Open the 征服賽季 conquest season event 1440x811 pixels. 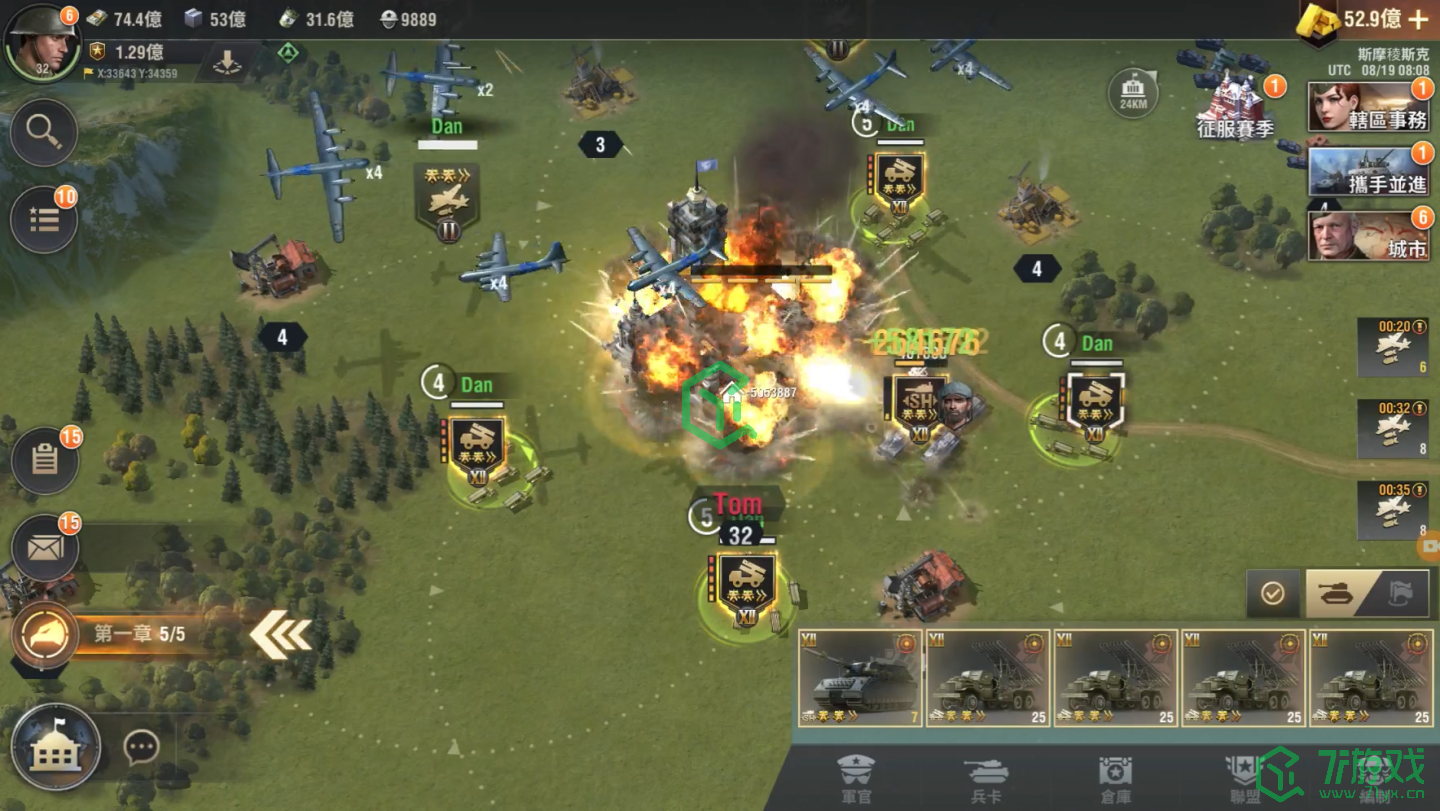(x=1236, y=110)
